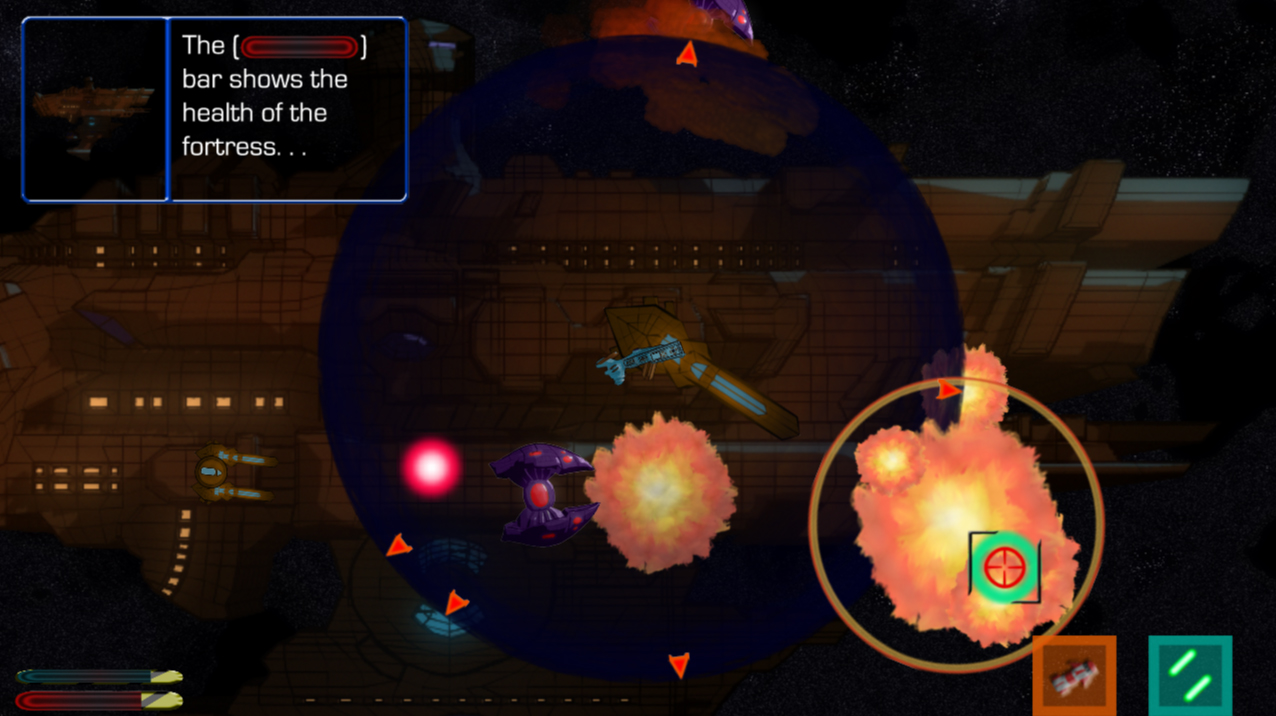Fire the missile weapon in the orange button
This screenshot has width=1276, height=716.
tap(1074, 677)
